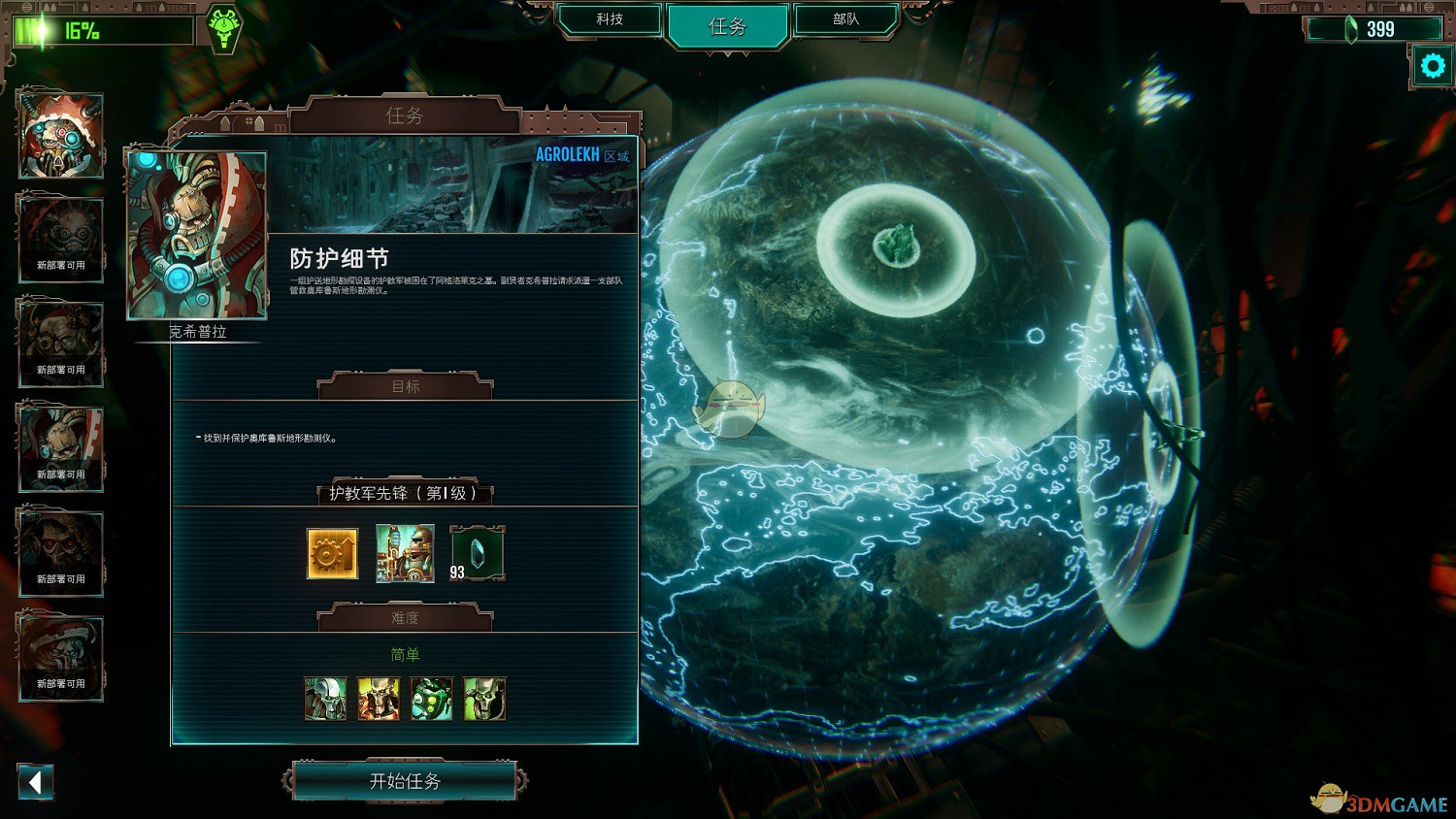This screenshot has height=819, width=1456.
Task: Switch to the 科技 tab
Action: pos(611,19)
